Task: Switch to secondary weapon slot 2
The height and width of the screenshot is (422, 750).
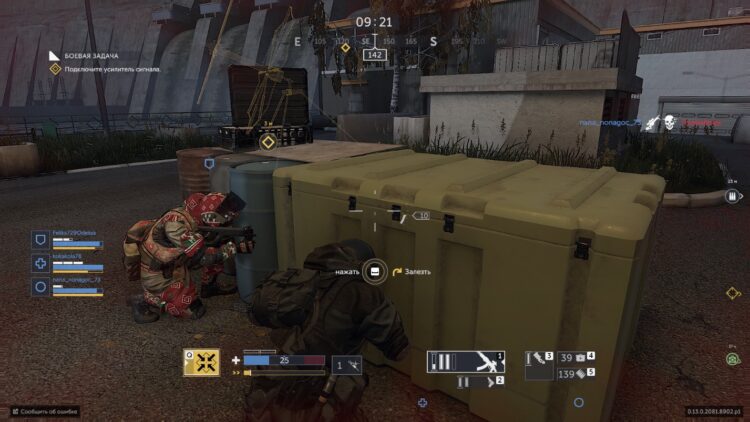Action: (479, 381)
